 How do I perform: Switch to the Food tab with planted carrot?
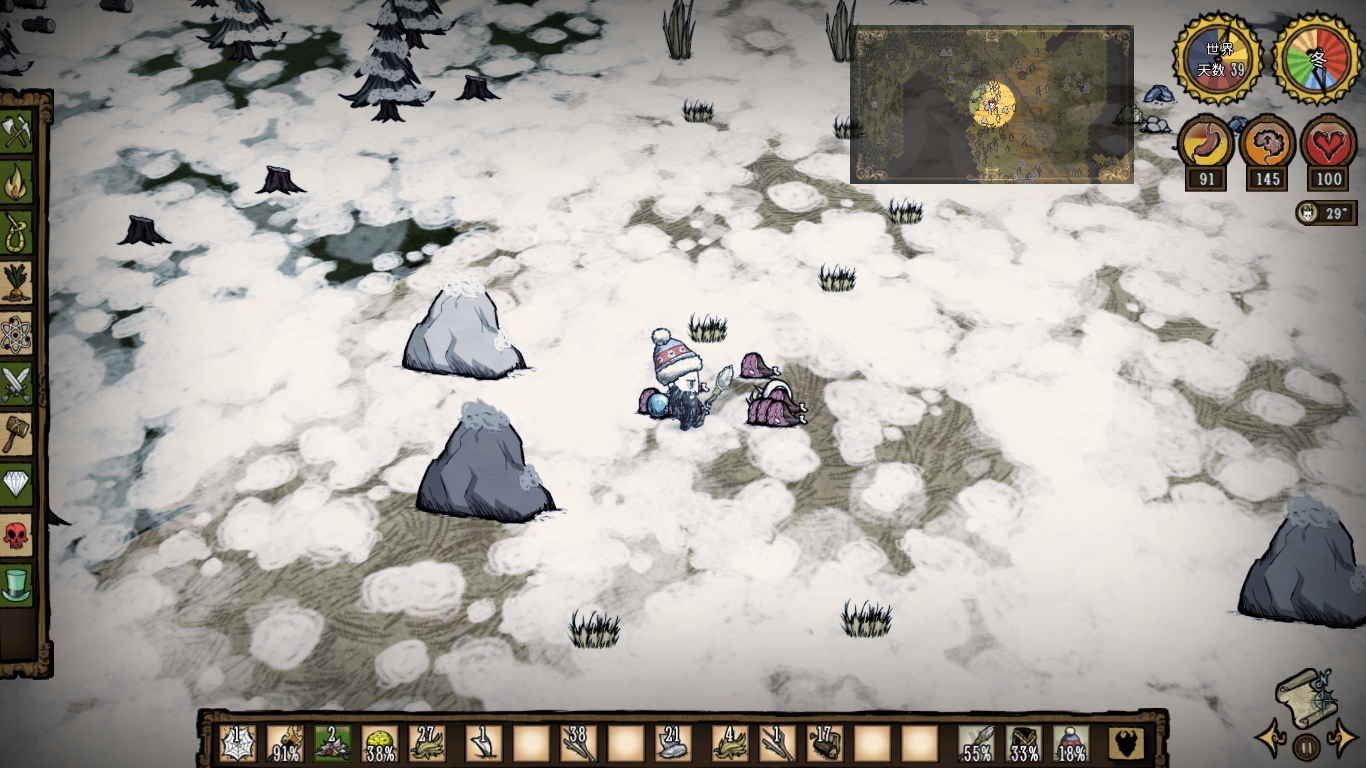(x=17, y=283)
